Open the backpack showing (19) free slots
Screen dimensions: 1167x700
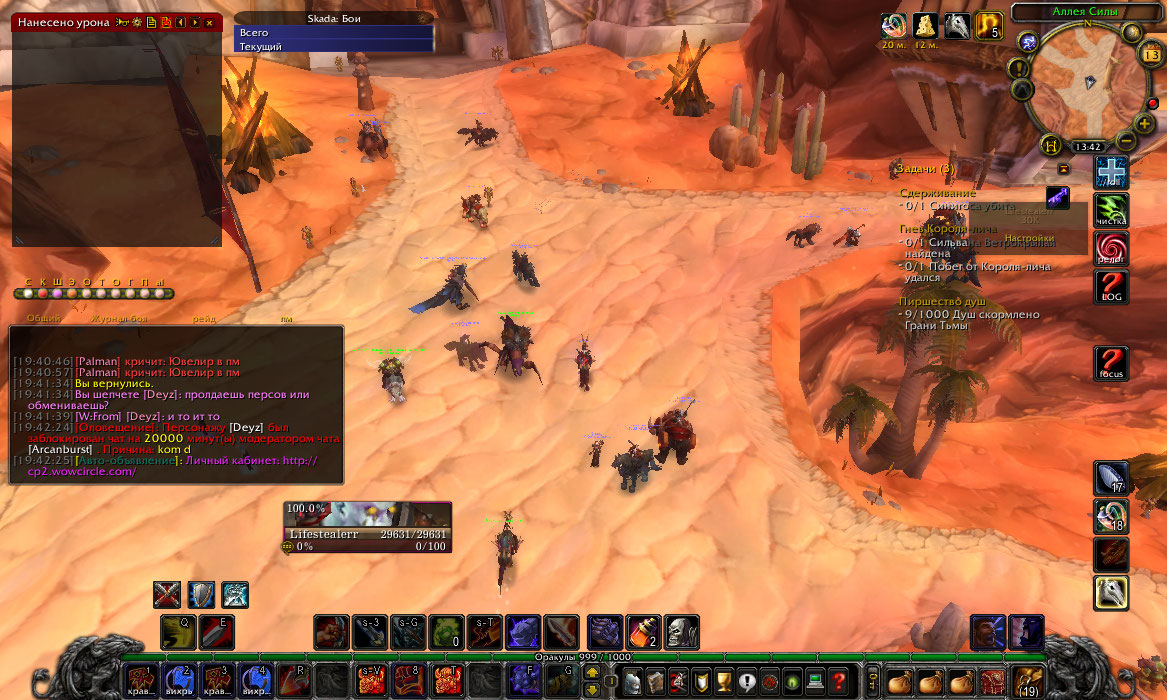(x=1026, y=681)
